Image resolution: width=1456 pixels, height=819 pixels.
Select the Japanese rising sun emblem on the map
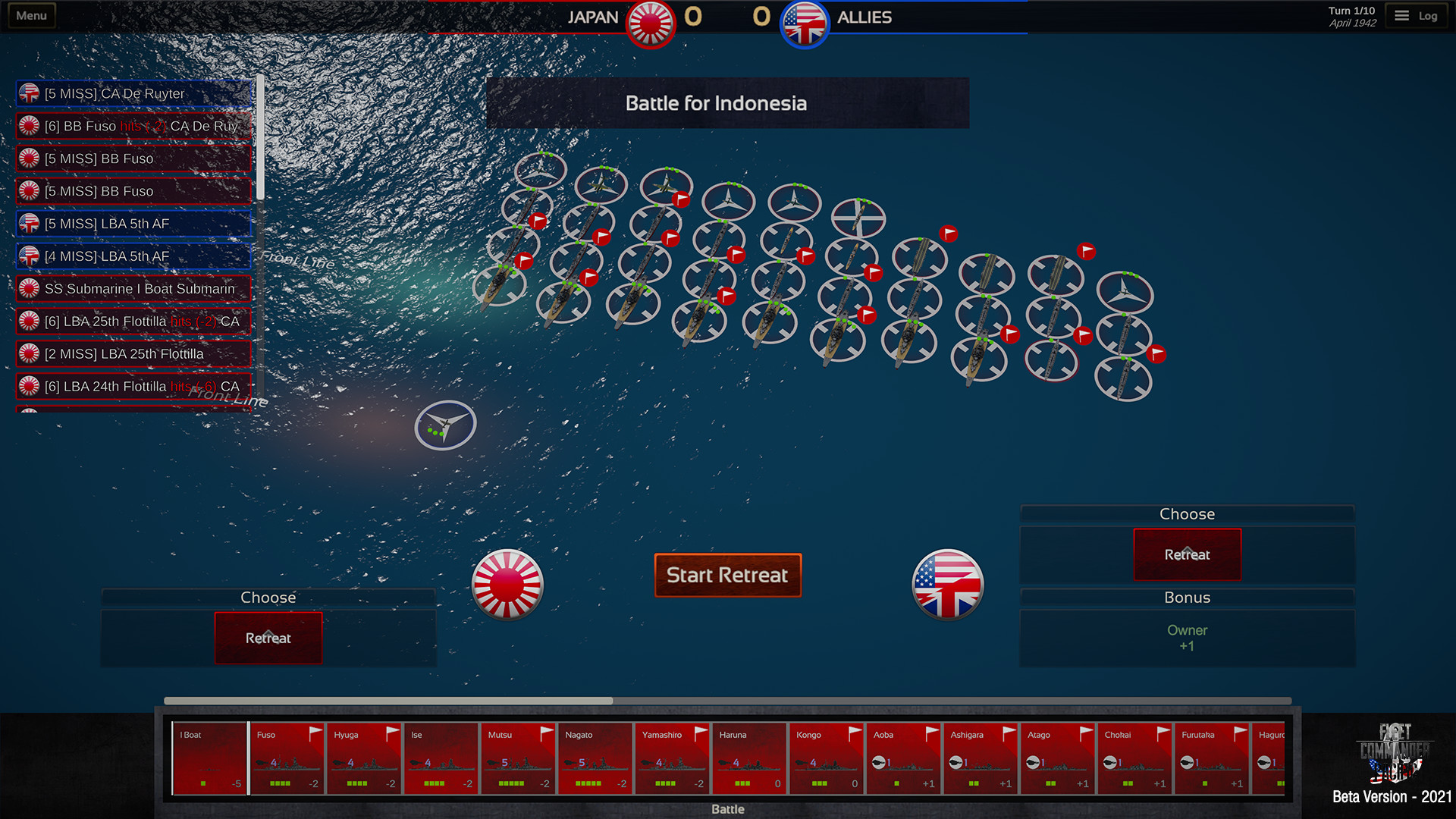point(507,584)
